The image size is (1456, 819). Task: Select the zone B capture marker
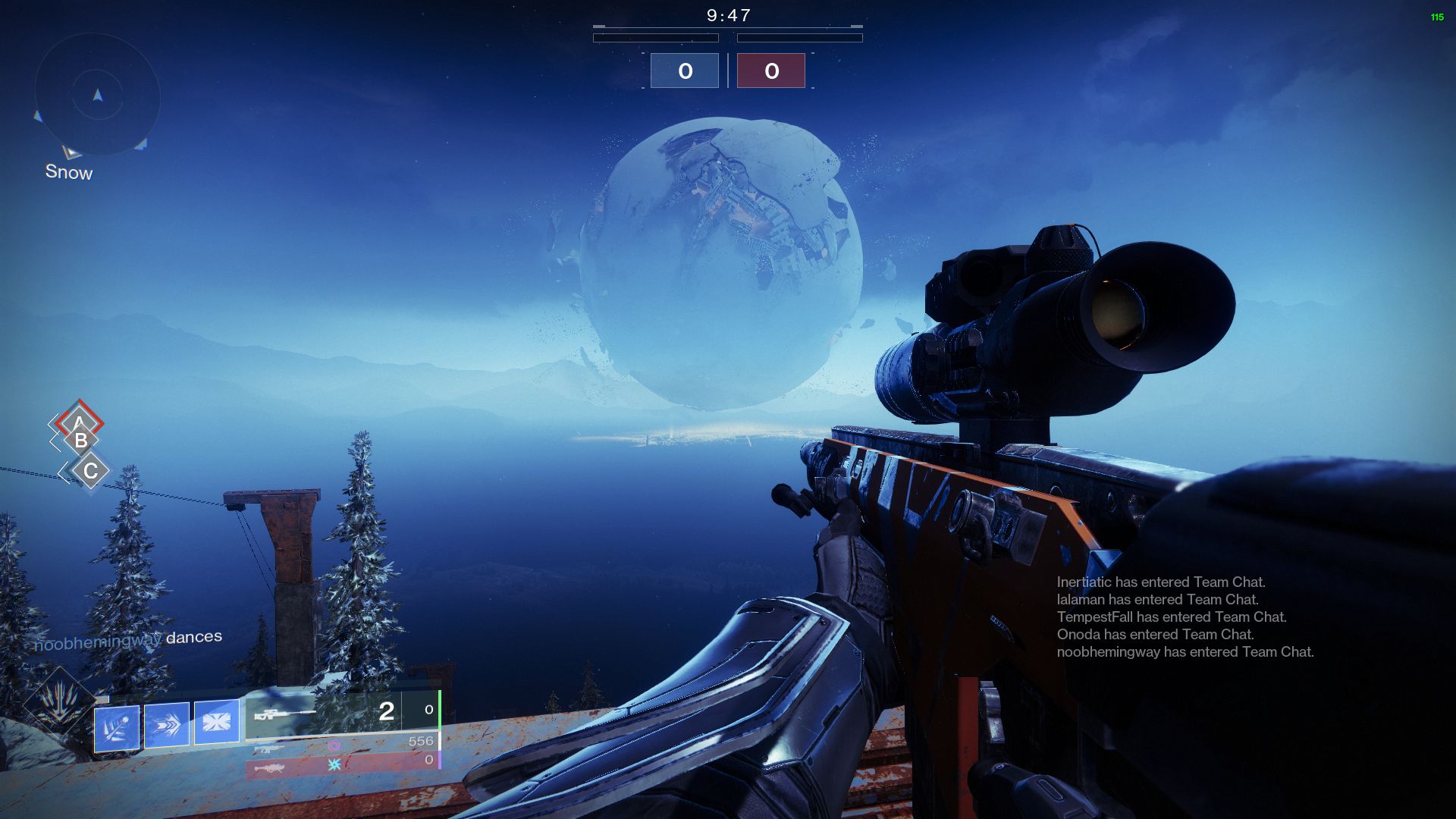(81, 441)
